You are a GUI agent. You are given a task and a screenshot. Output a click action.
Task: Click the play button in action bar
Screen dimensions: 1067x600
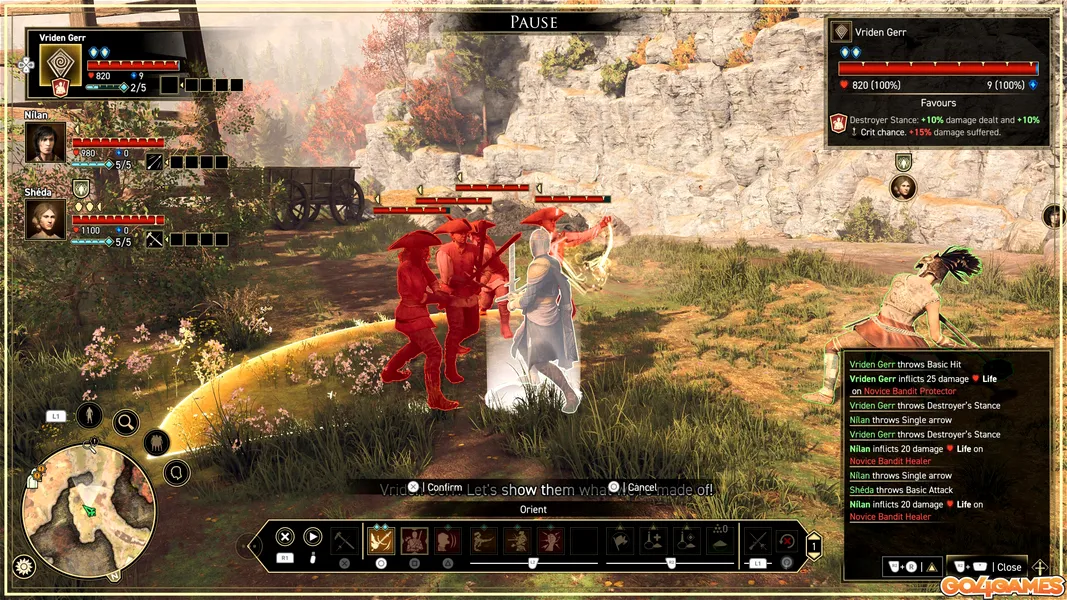tap(313, 537)
